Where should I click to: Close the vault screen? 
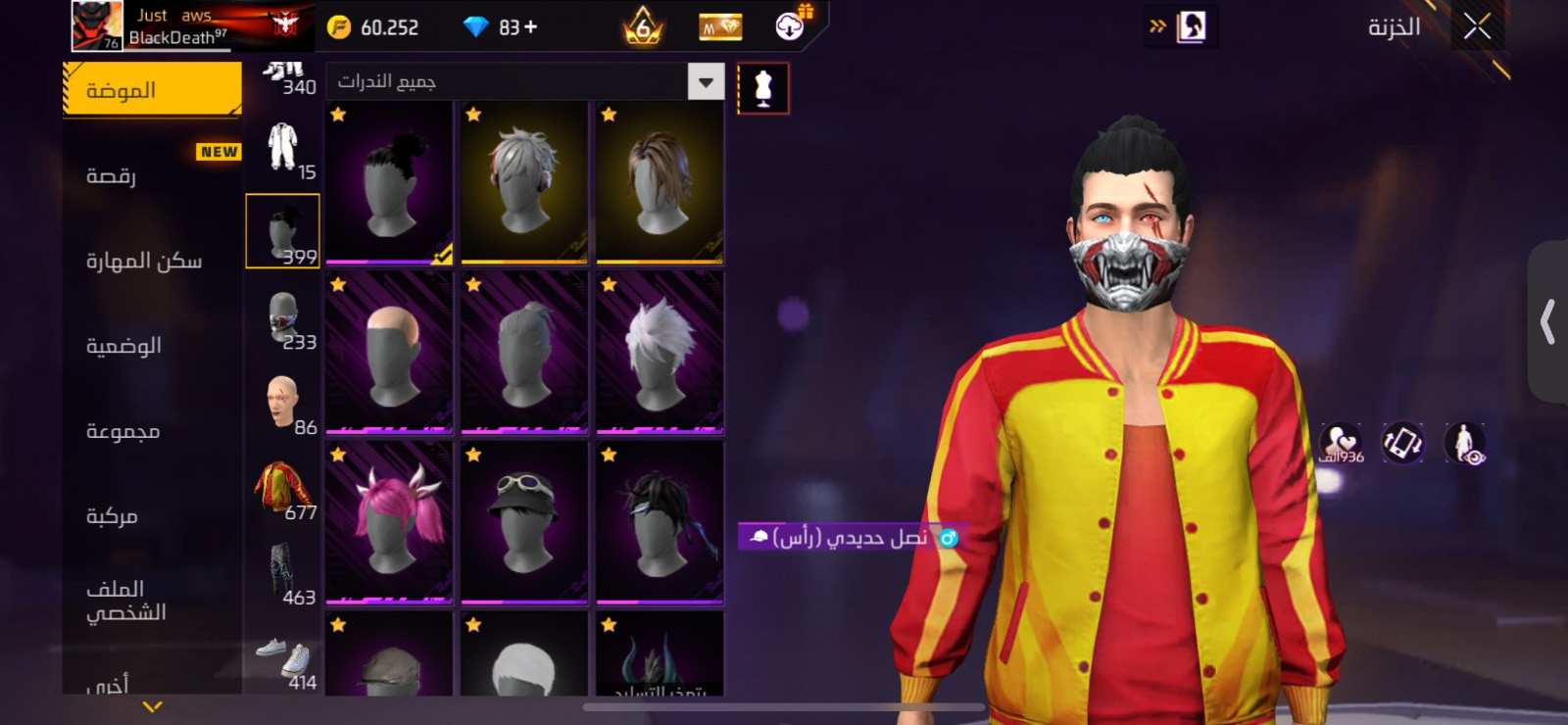coord(1477,27)
